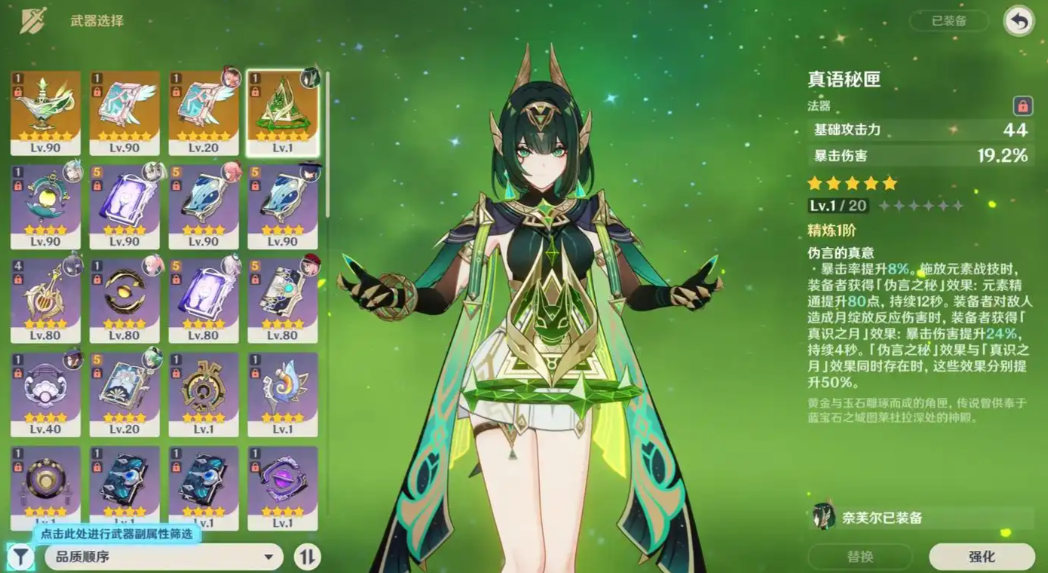Click the 替换 replace button

point(860,556)
